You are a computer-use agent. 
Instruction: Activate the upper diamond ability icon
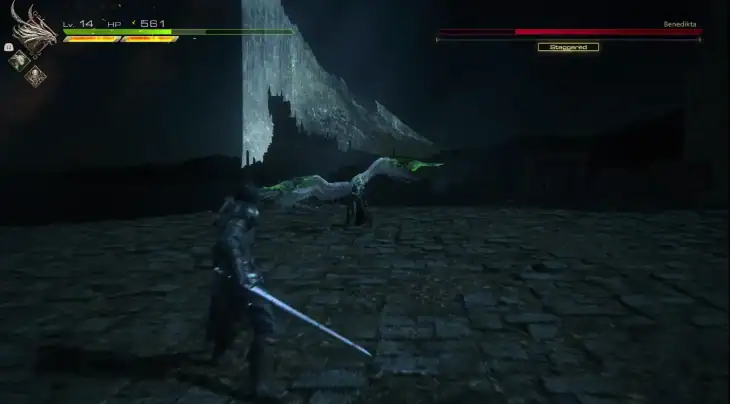tap(18, 58)
